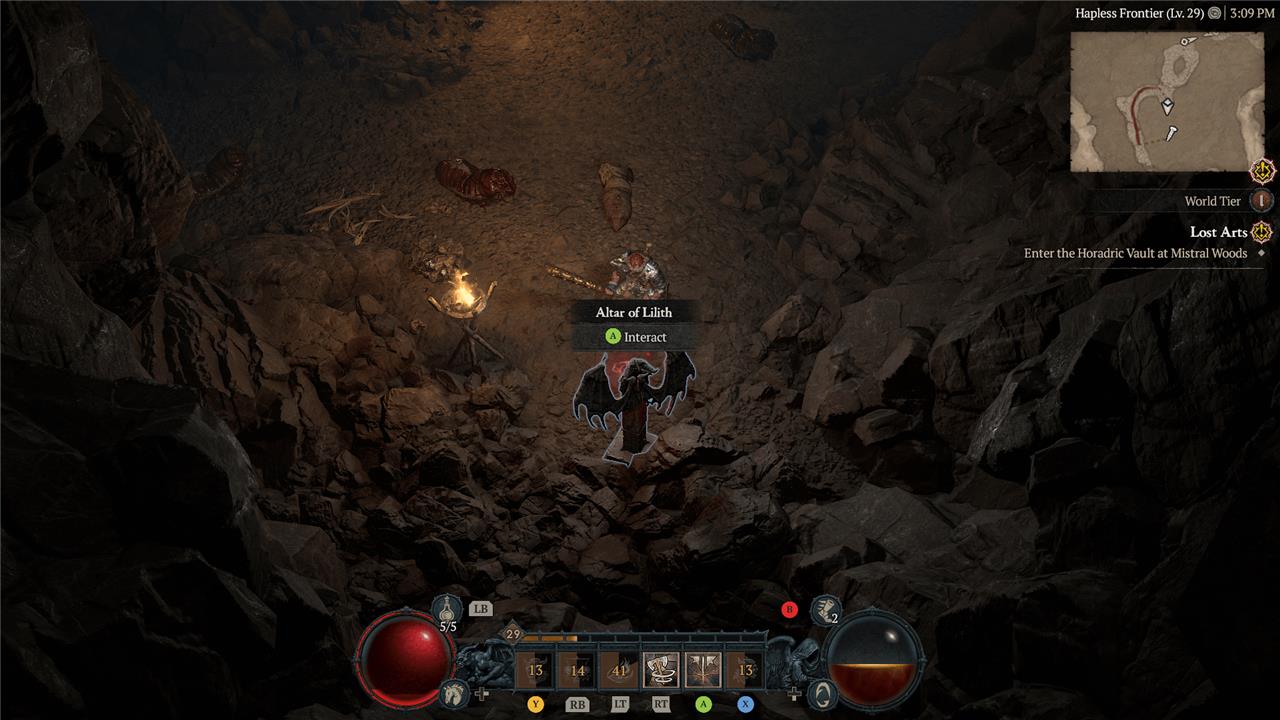The height and width of the screenshot is (720, 1280).
Task: Click the gold quest marker below the minimap
Action: (1263, 171)
